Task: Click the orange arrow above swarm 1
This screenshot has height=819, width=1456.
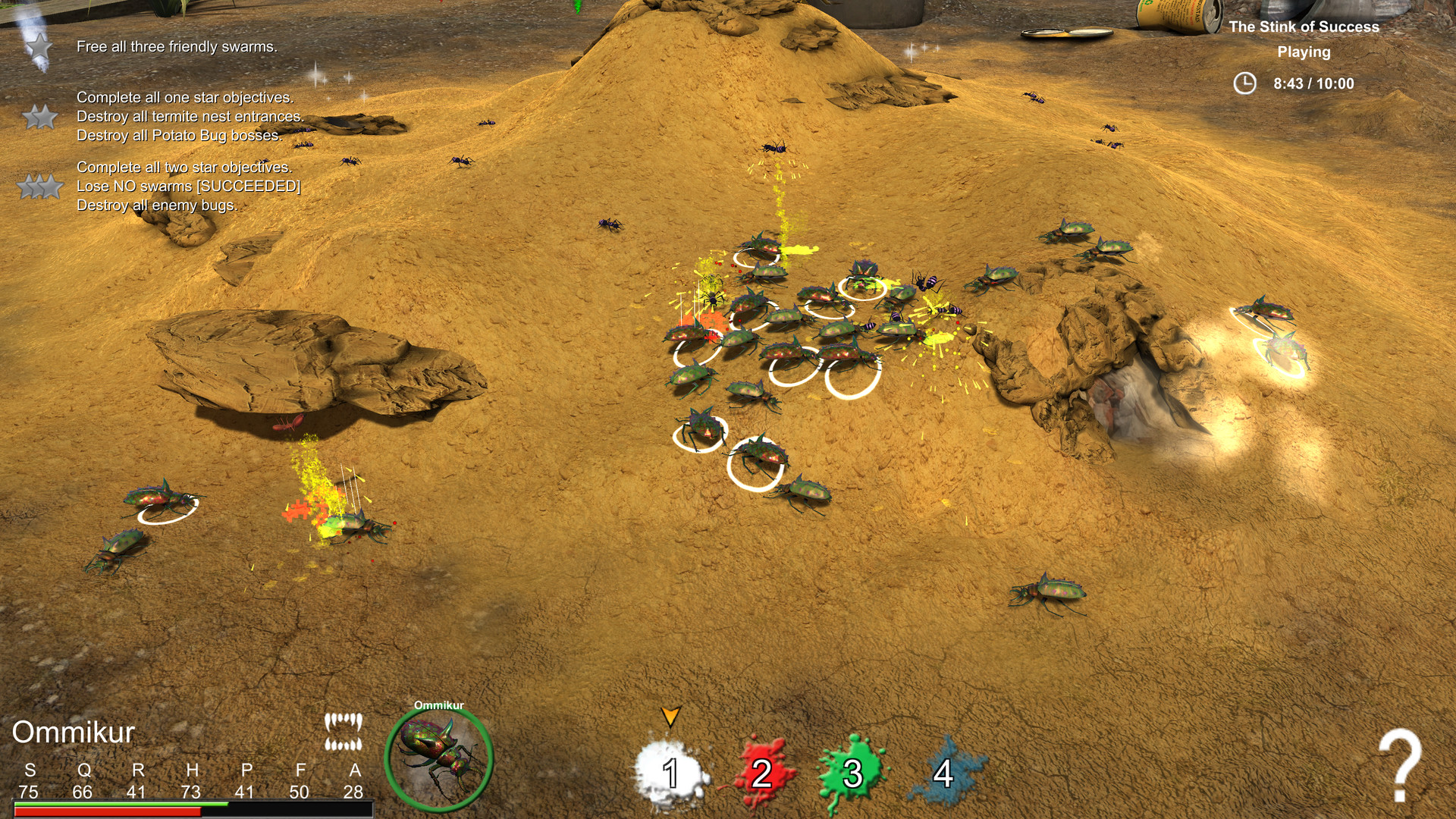Action: (x=670, y=716)
